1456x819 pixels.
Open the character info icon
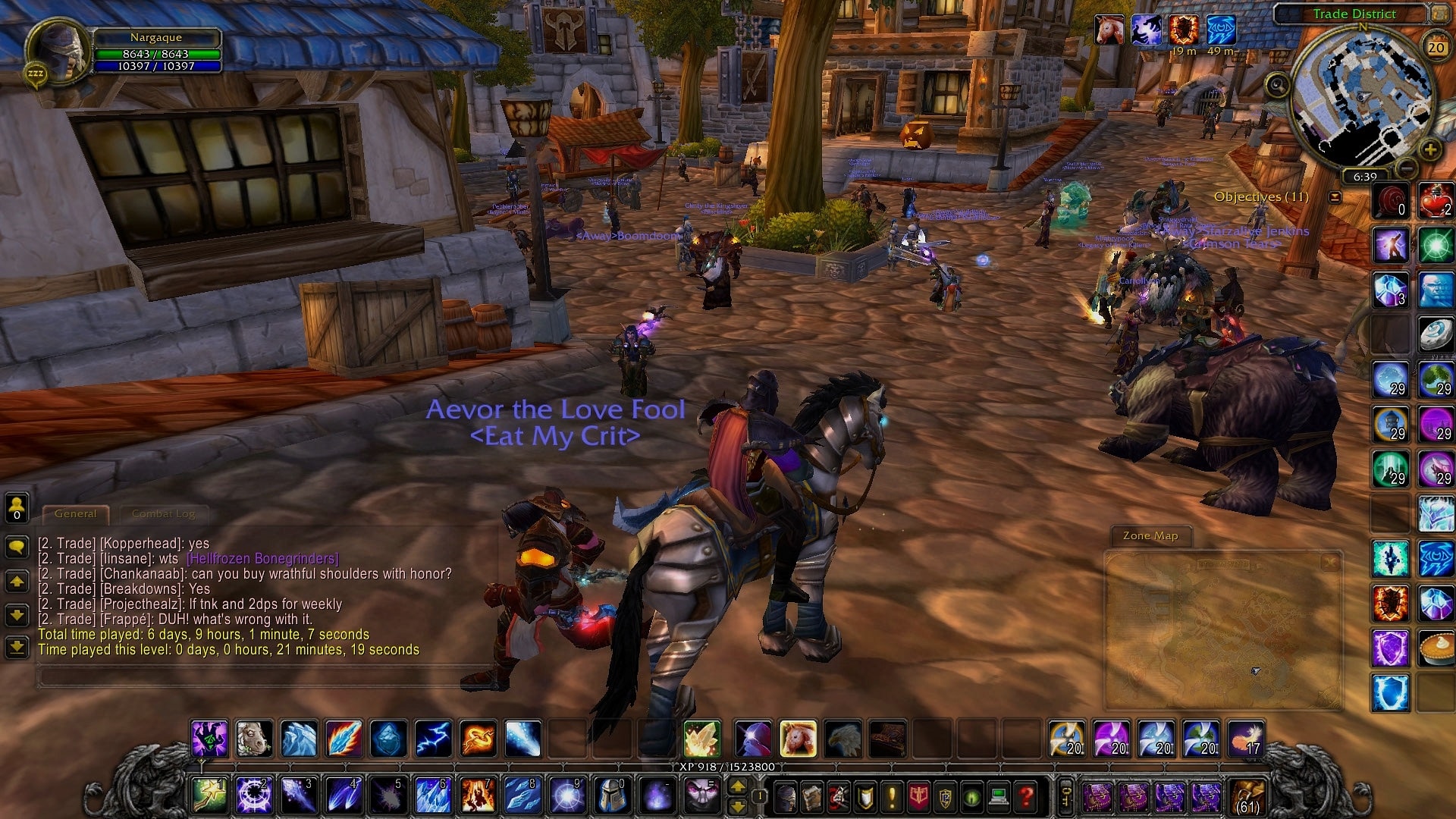tap(786, 796)
